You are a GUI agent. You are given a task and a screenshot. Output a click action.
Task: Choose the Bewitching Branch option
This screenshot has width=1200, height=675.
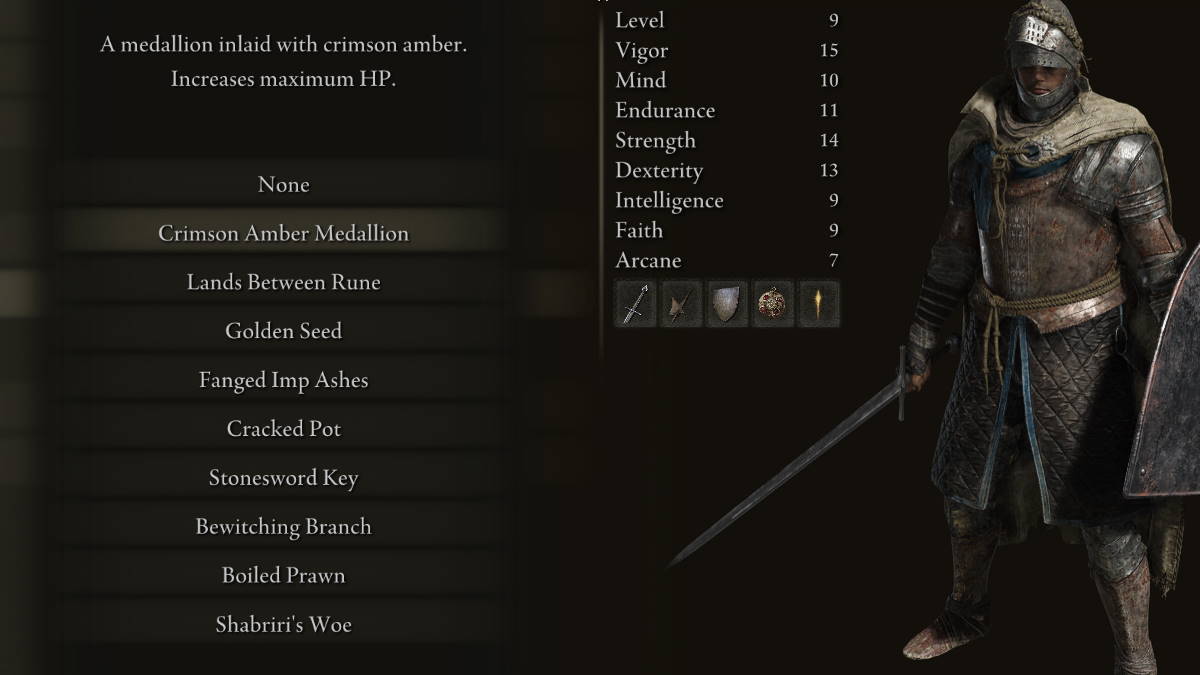283,527
